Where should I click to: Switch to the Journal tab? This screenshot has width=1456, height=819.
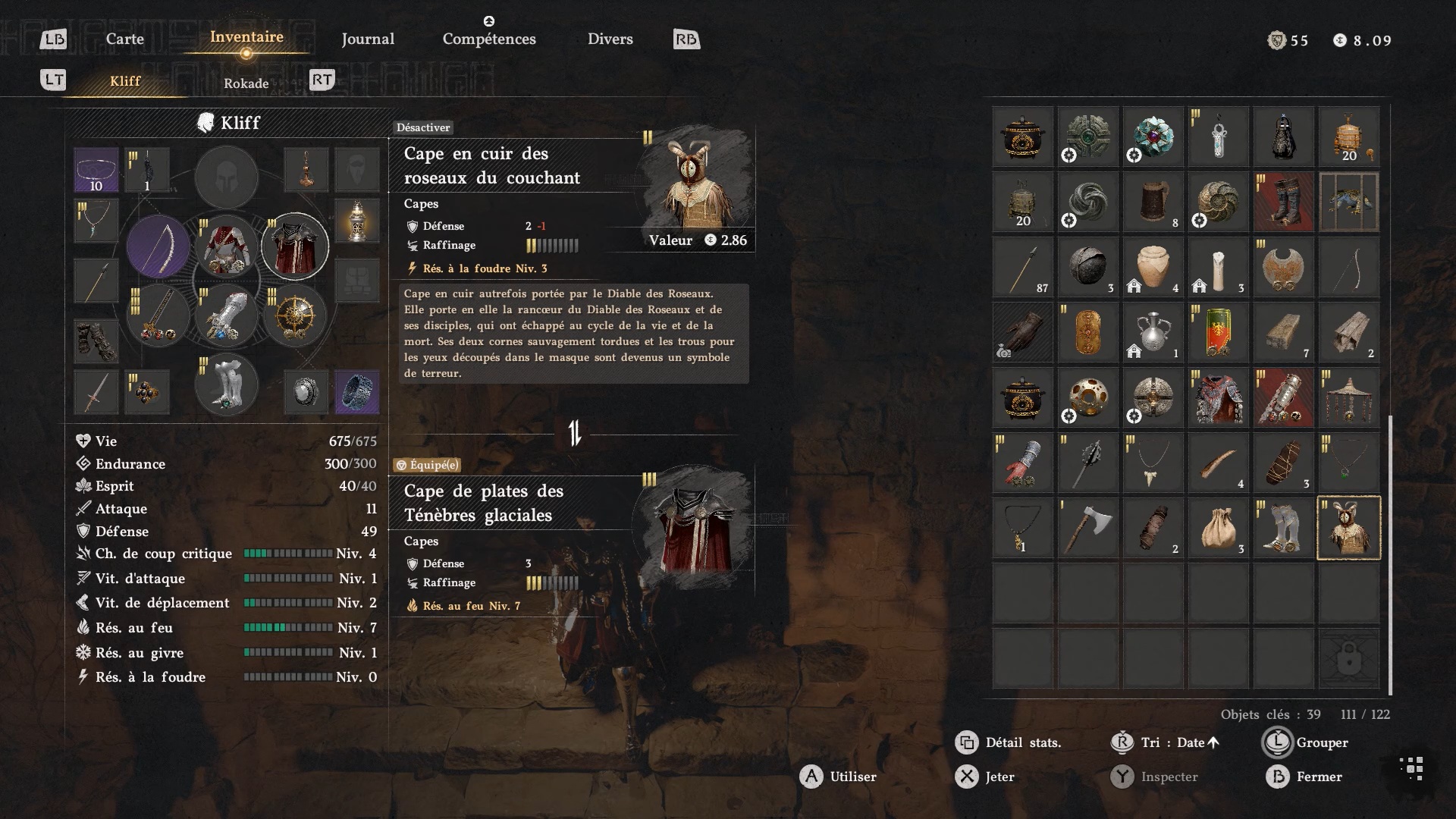click(368, 39)
